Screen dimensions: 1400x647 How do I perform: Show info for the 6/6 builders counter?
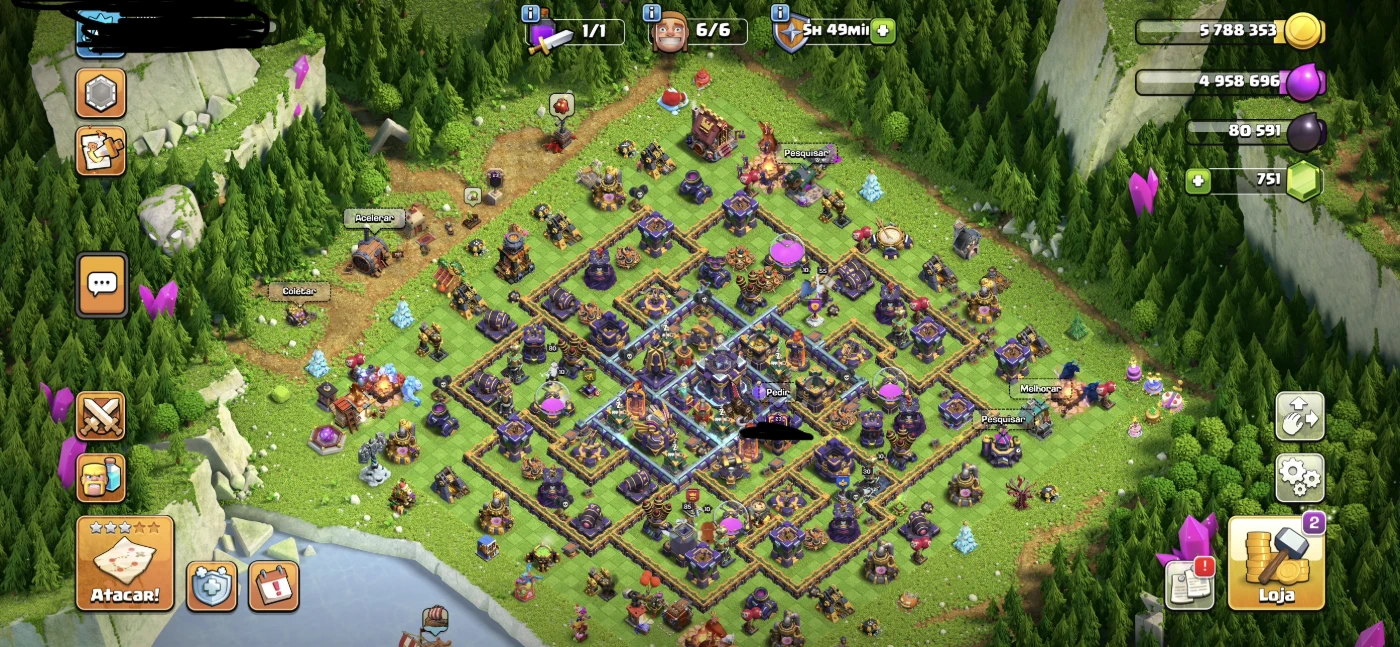tap(653, 13)
